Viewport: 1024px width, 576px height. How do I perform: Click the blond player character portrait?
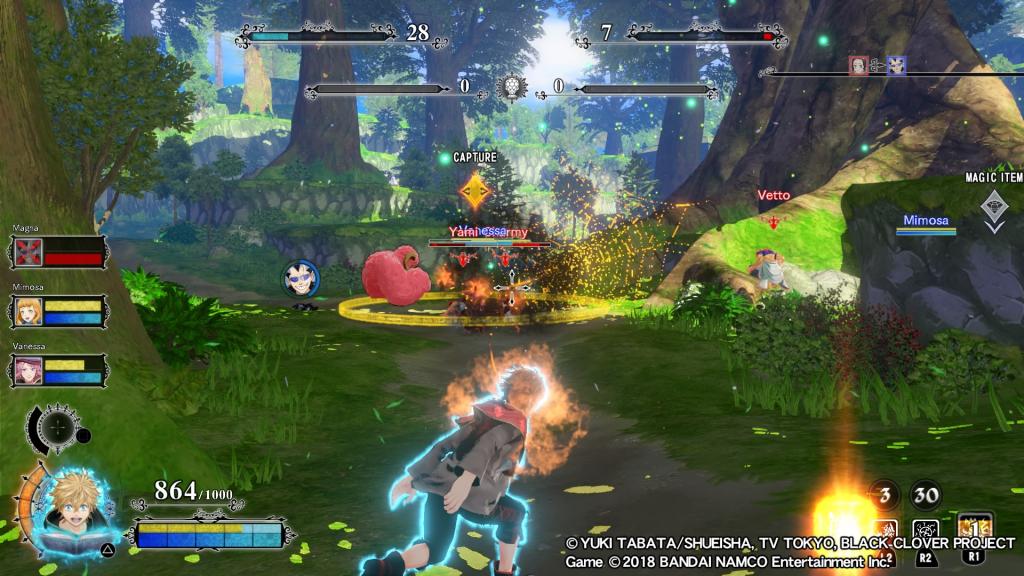click(82, 510)
